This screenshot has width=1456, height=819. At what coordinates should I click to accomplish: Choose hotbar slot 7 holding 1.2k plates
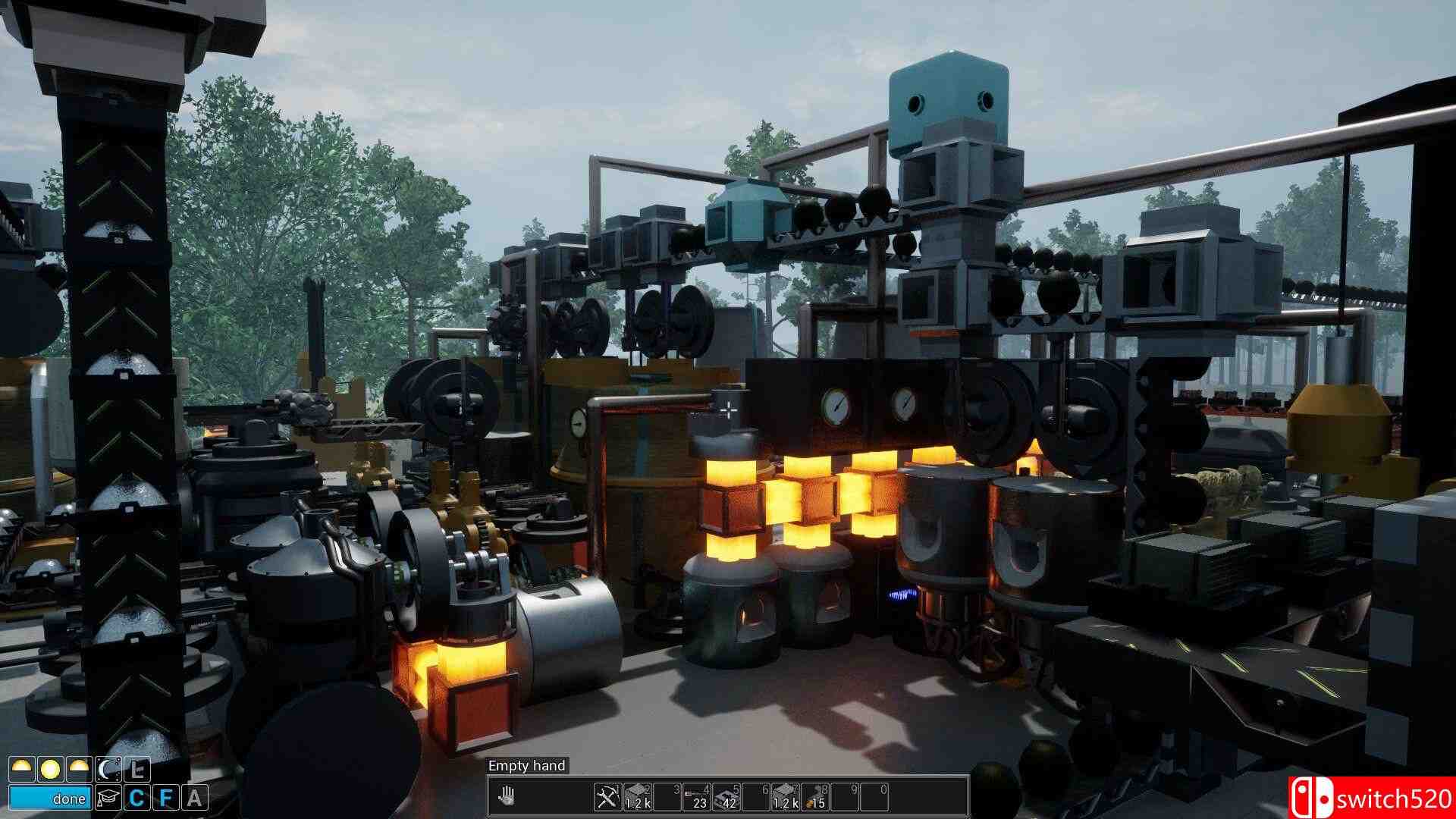point(786,797)
